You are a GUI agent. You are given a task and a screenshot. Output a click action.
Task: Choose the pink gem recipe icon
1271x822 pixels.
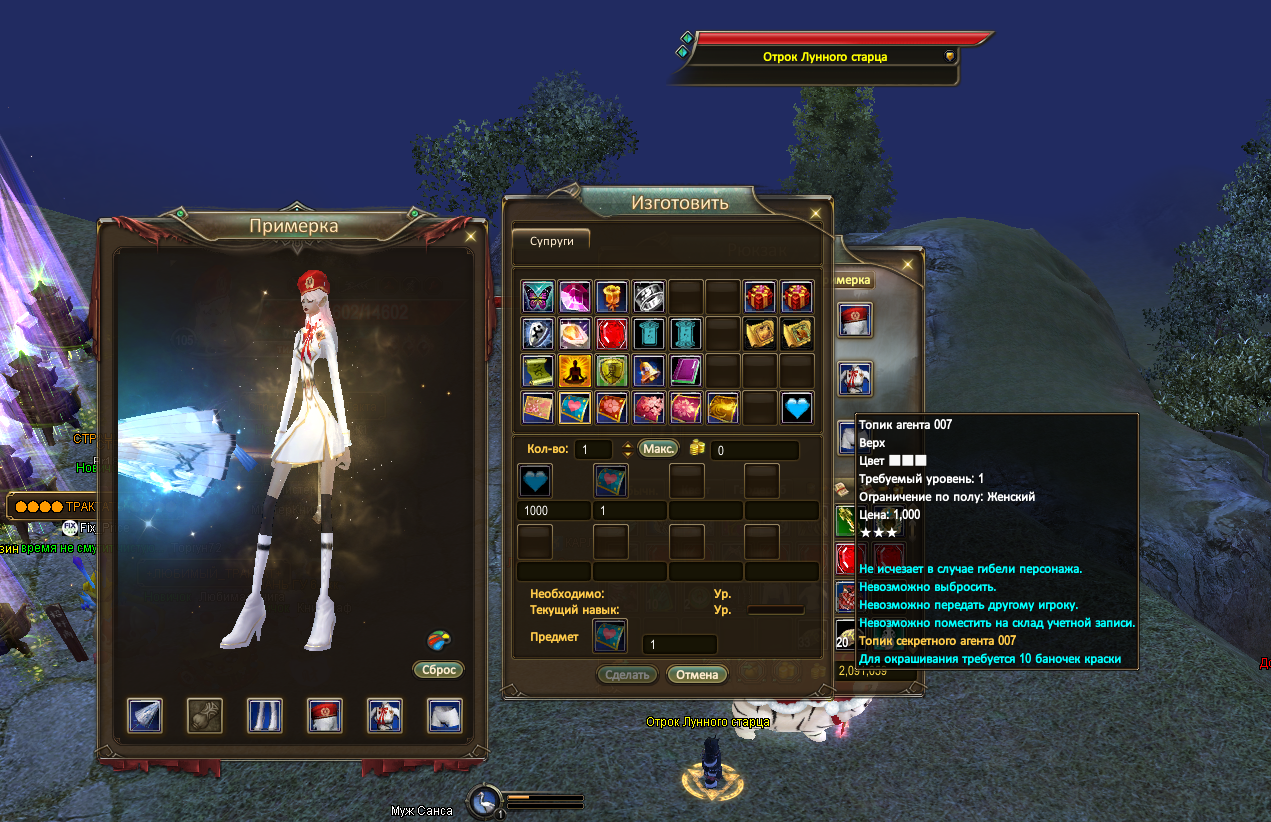pyautogui.click(x=574, y=296)
